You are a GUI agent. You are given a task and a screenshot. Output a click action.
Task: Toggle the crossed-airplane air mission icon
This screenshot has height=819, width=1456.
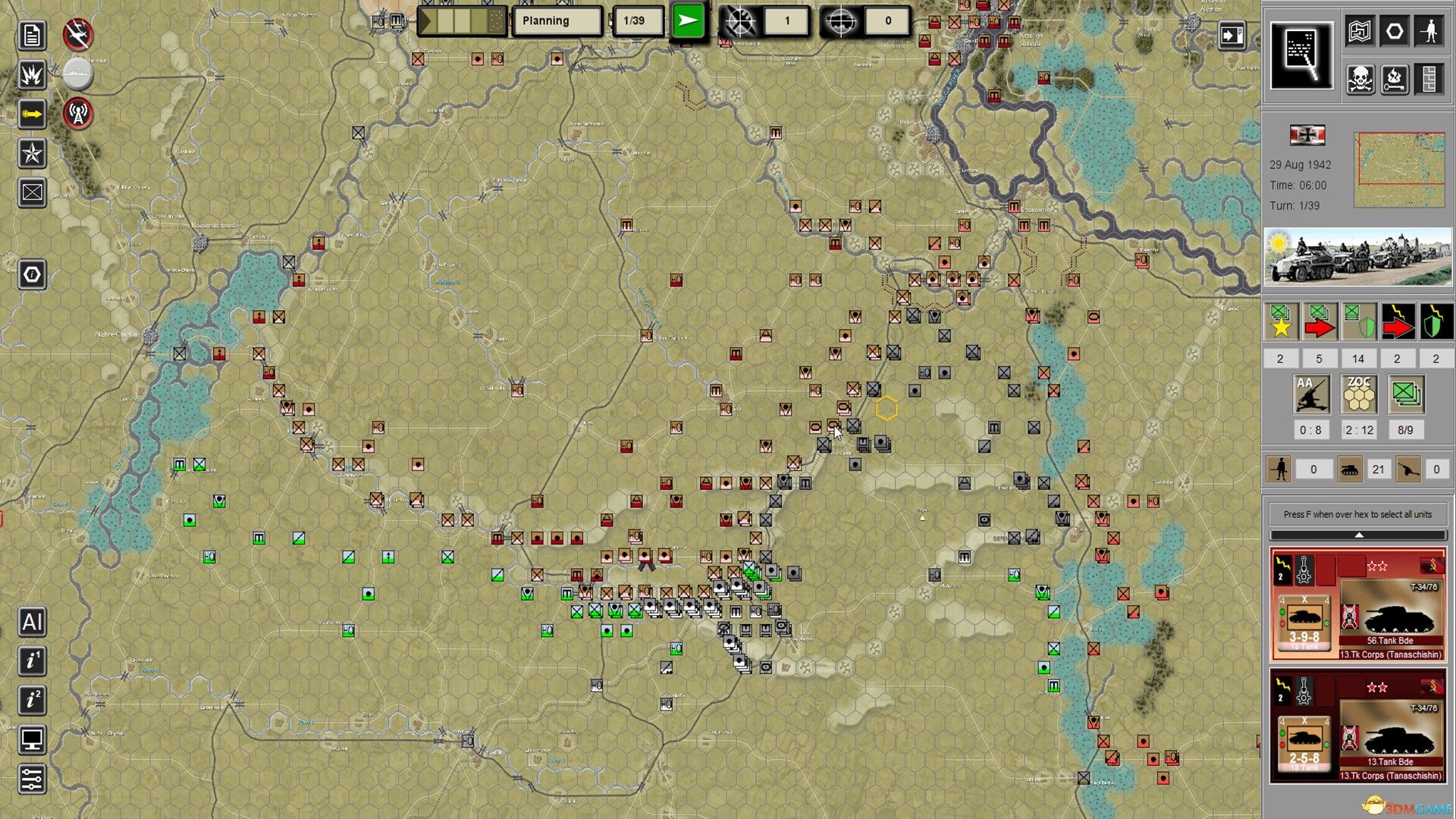tap(77, 34)
